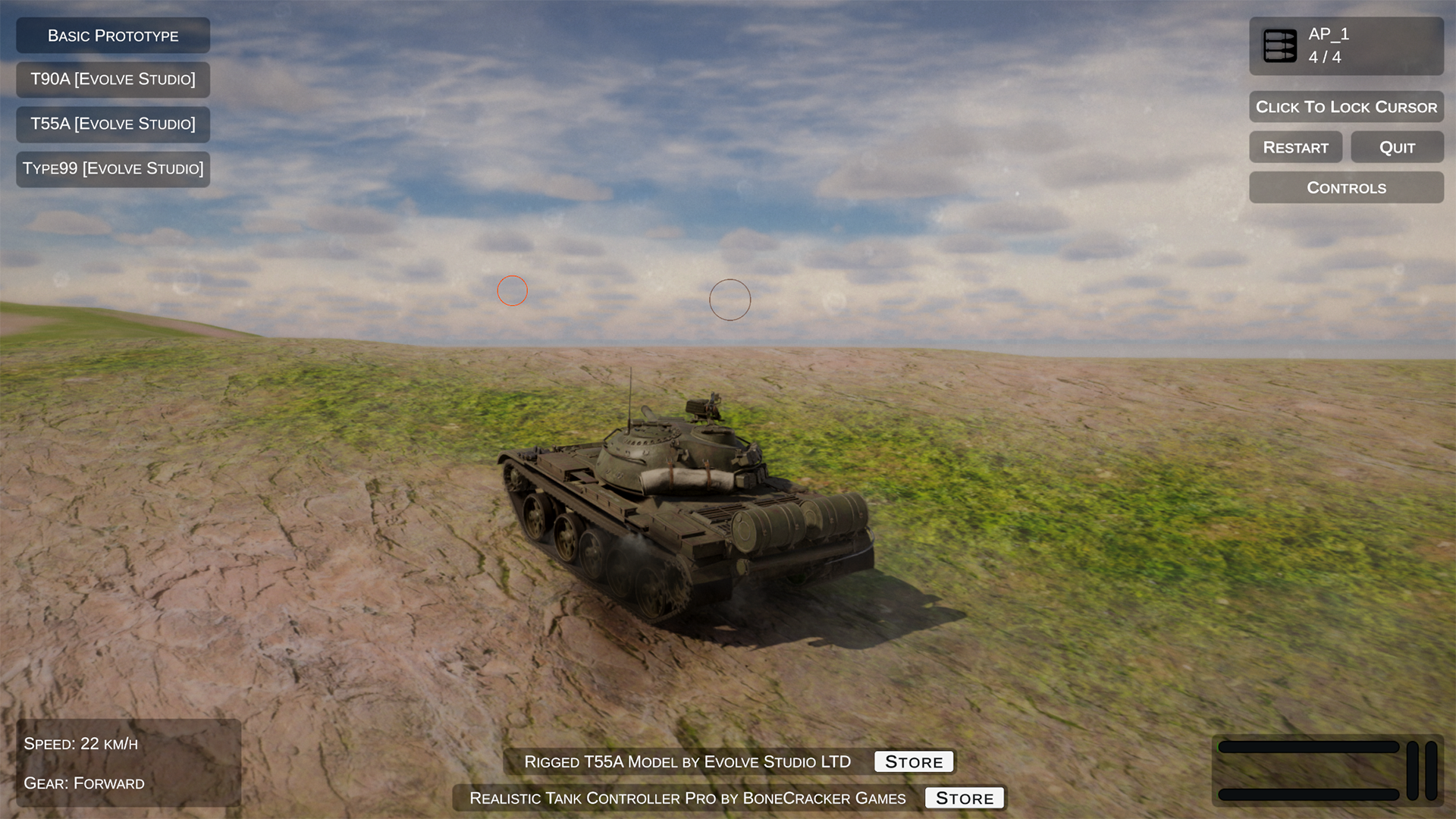1456x819 pixels.
Task: Restart the demo scene
Action: tap(1295, 148)
